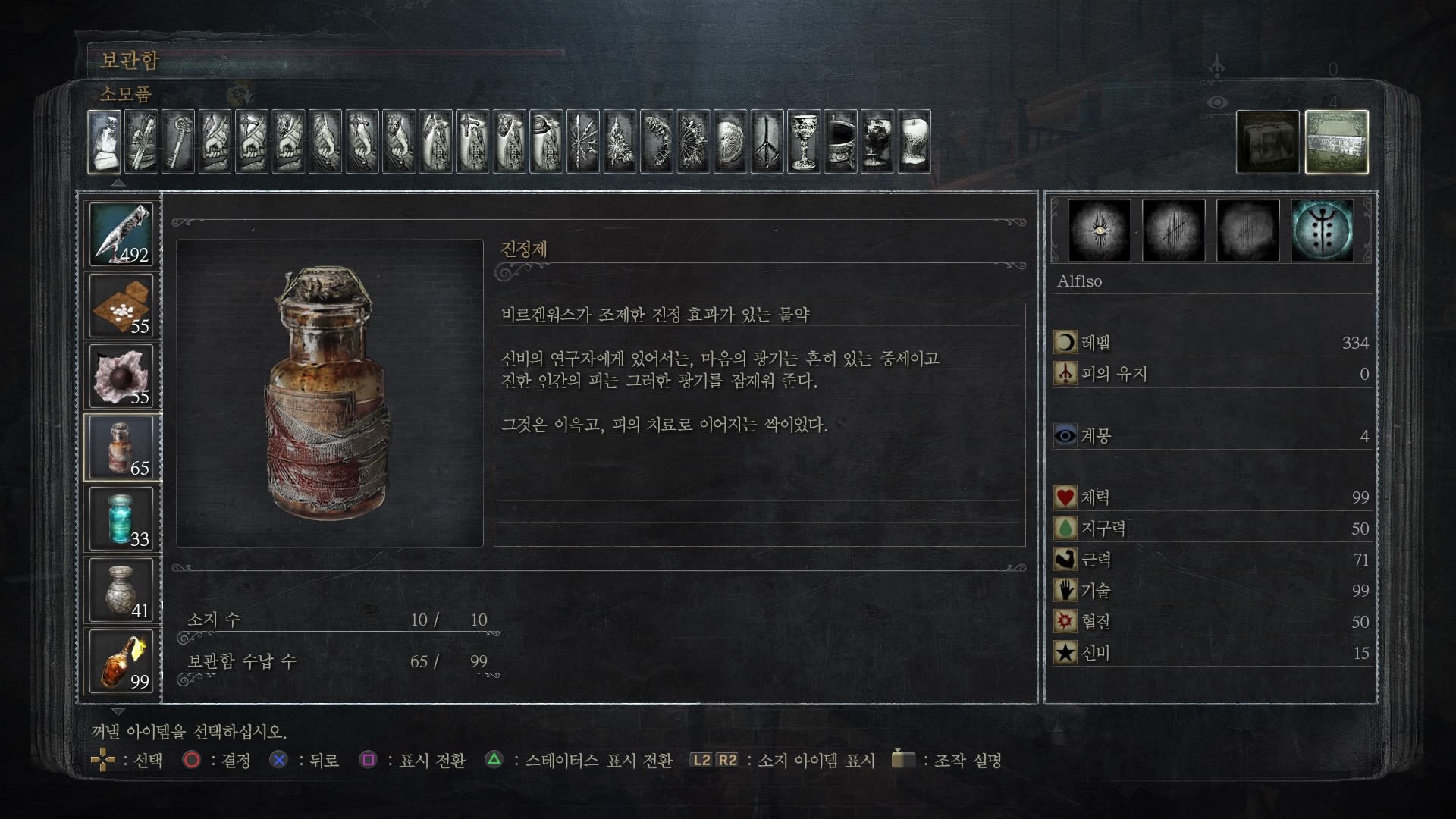Select the Quicksilver Bullets stack of 492

pos(121,234)
